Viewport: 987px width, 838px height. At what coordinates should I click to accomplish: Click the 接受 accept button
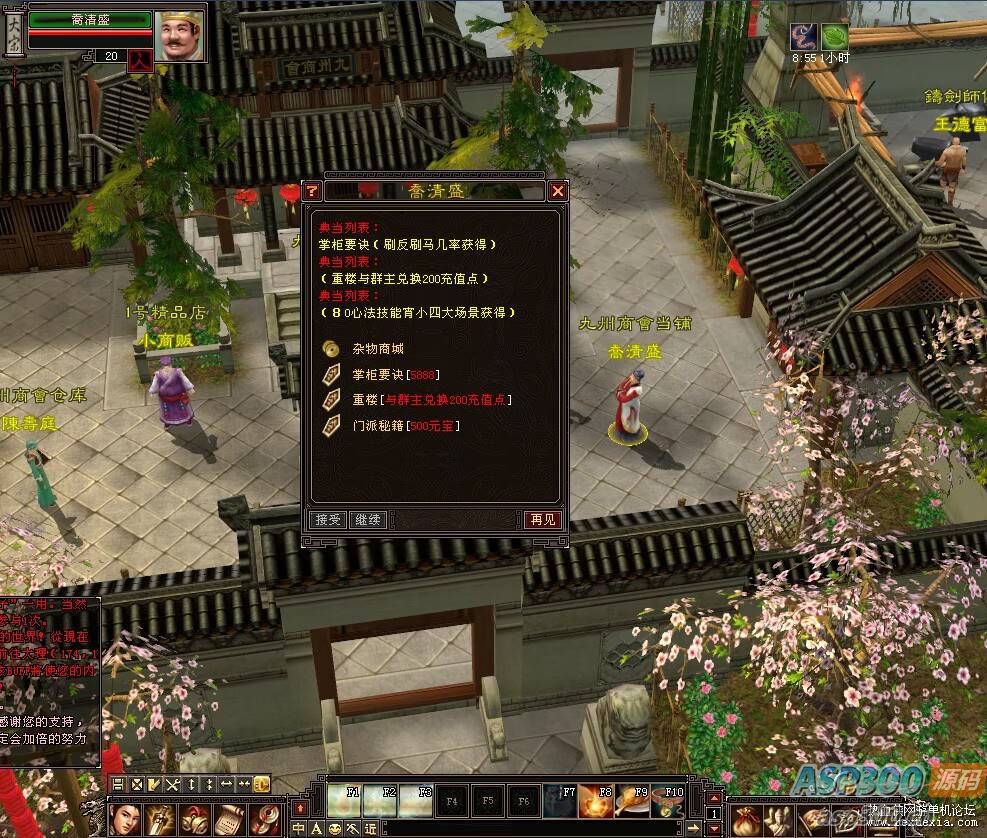pos(328,520)
